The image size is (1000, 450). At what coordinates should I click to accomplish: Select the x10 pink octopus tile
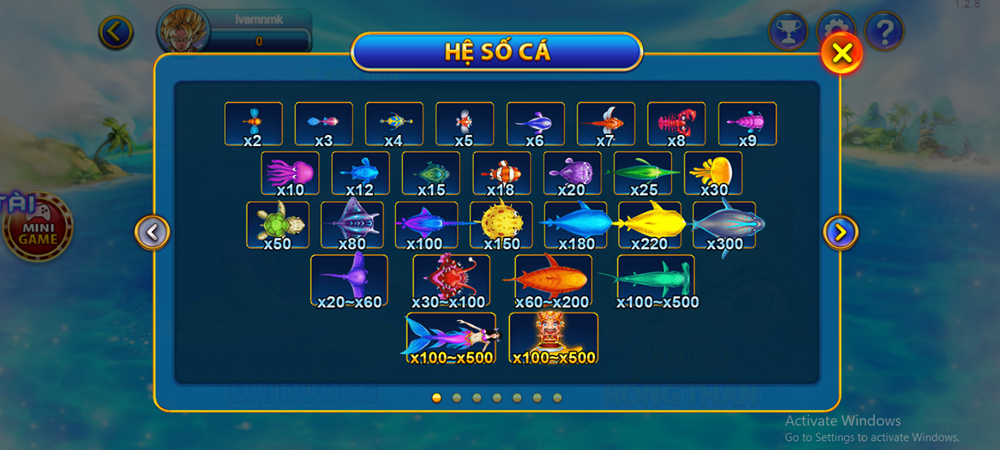pyautogui.click(x=291, y=174)
